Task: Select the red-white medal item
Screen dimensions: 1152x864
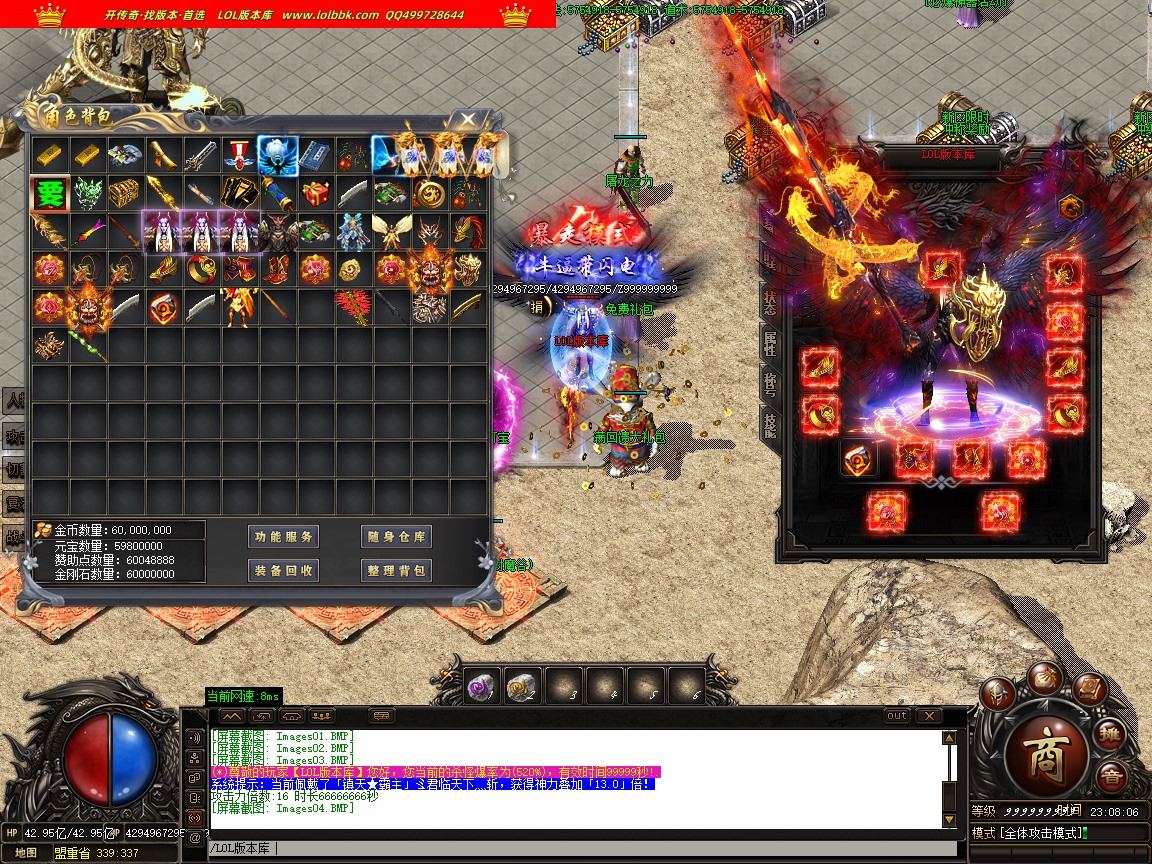Action: point(238,155)
